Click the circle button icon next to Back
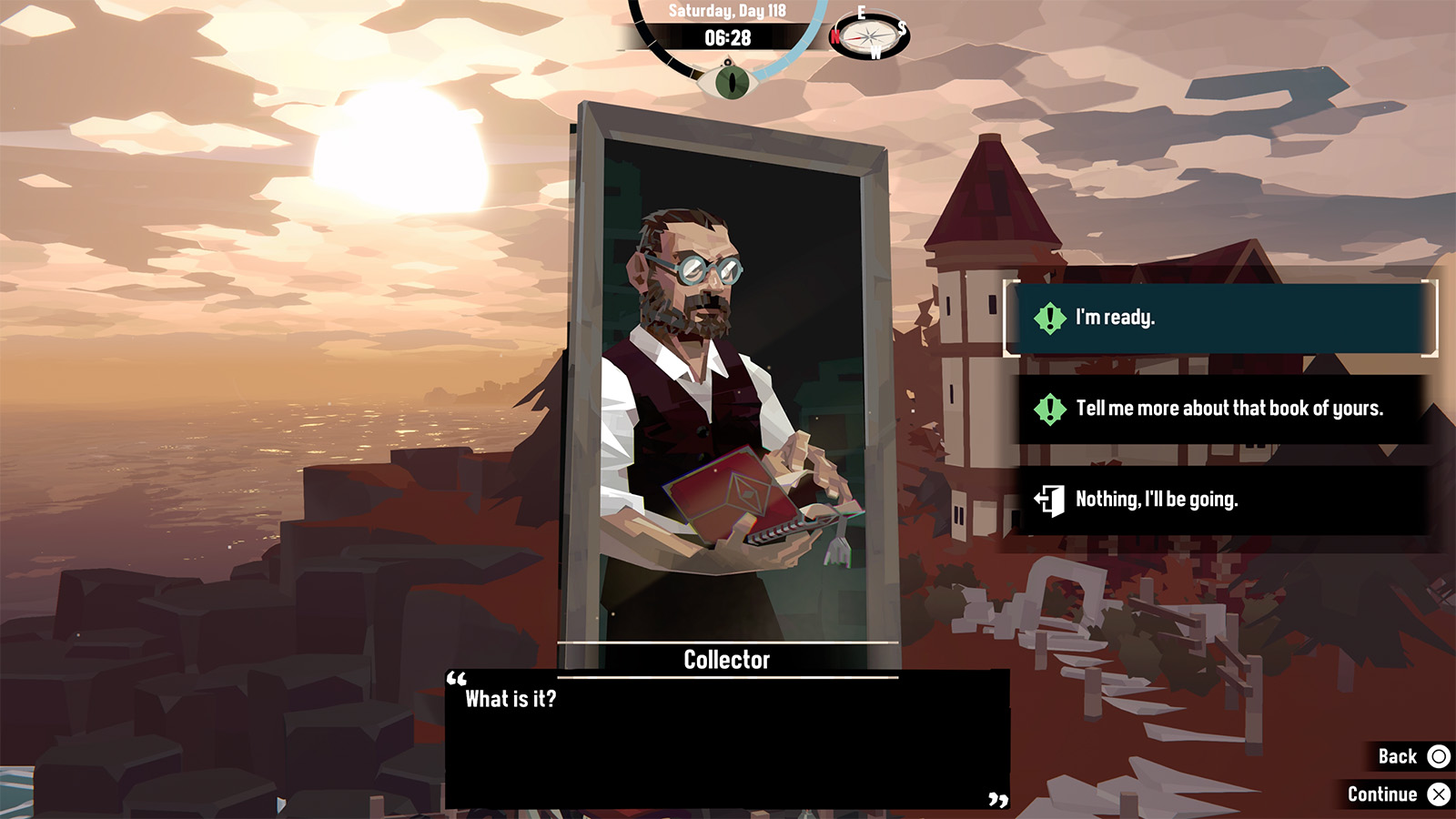Screen dimensions: 1456x819 pyautogui.click(x=1440, y=756)
